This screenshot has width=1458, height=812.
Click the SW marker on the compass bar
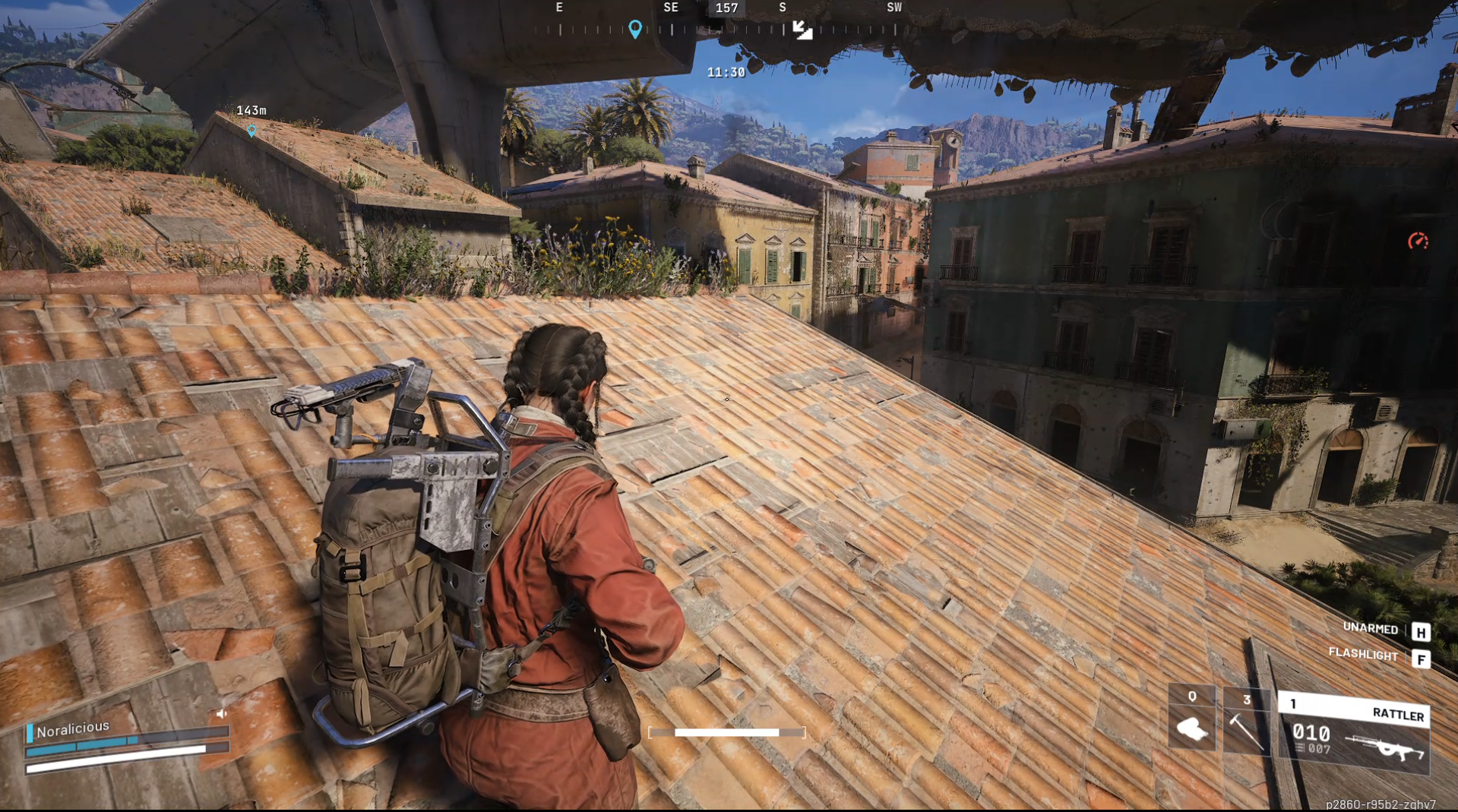pyautogui.click(x=894, y=8)
